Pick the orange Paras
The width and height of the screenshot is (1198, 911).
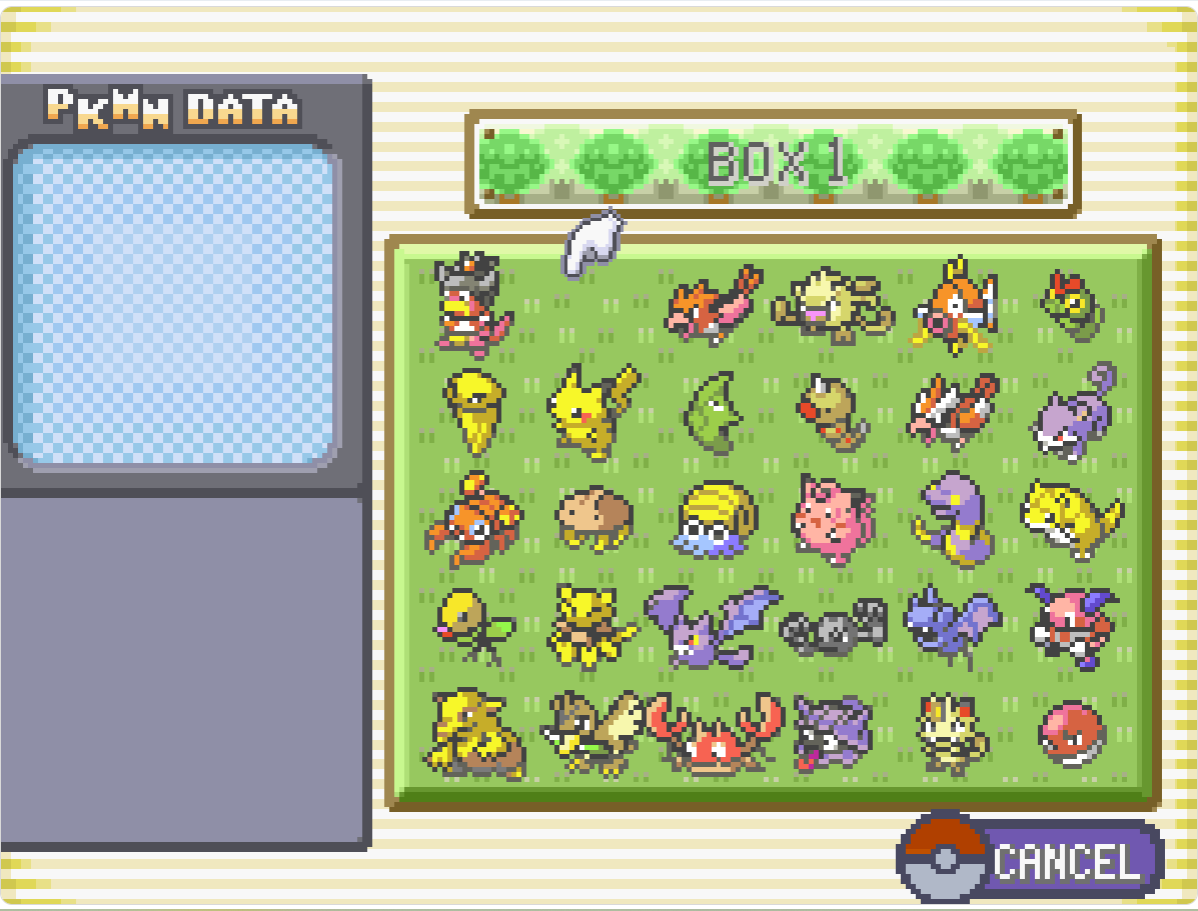[474, 519]
